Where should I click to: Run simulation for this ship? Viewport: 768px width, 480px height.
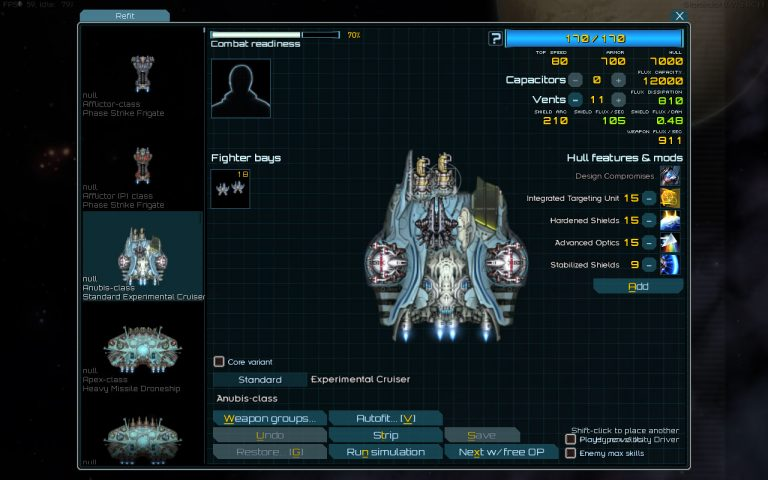pyautogui.click(x=385, y=452)
